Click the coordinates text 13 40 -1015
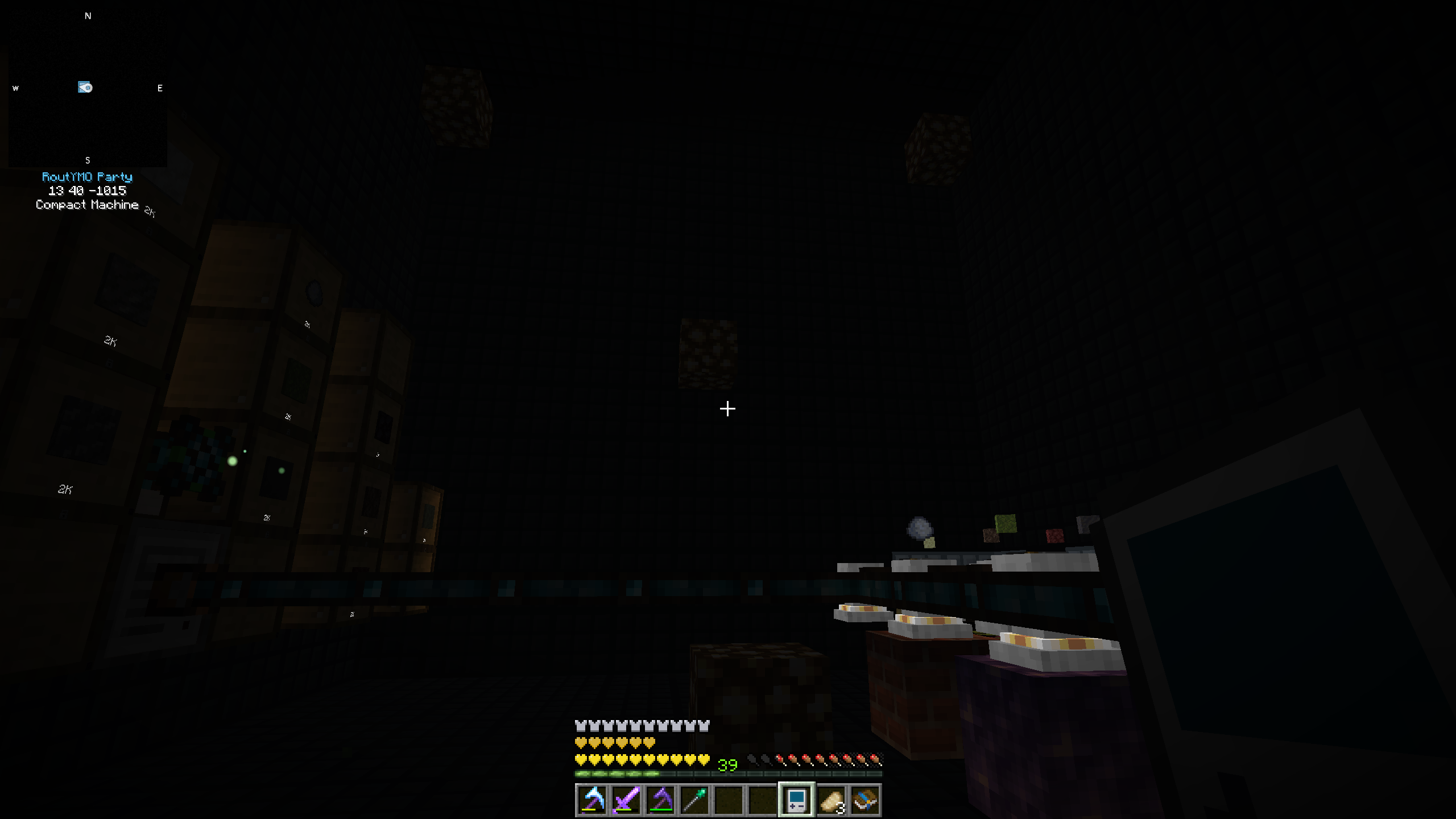The width and height of the screenshot is (1456, 819). coord(88,191)
